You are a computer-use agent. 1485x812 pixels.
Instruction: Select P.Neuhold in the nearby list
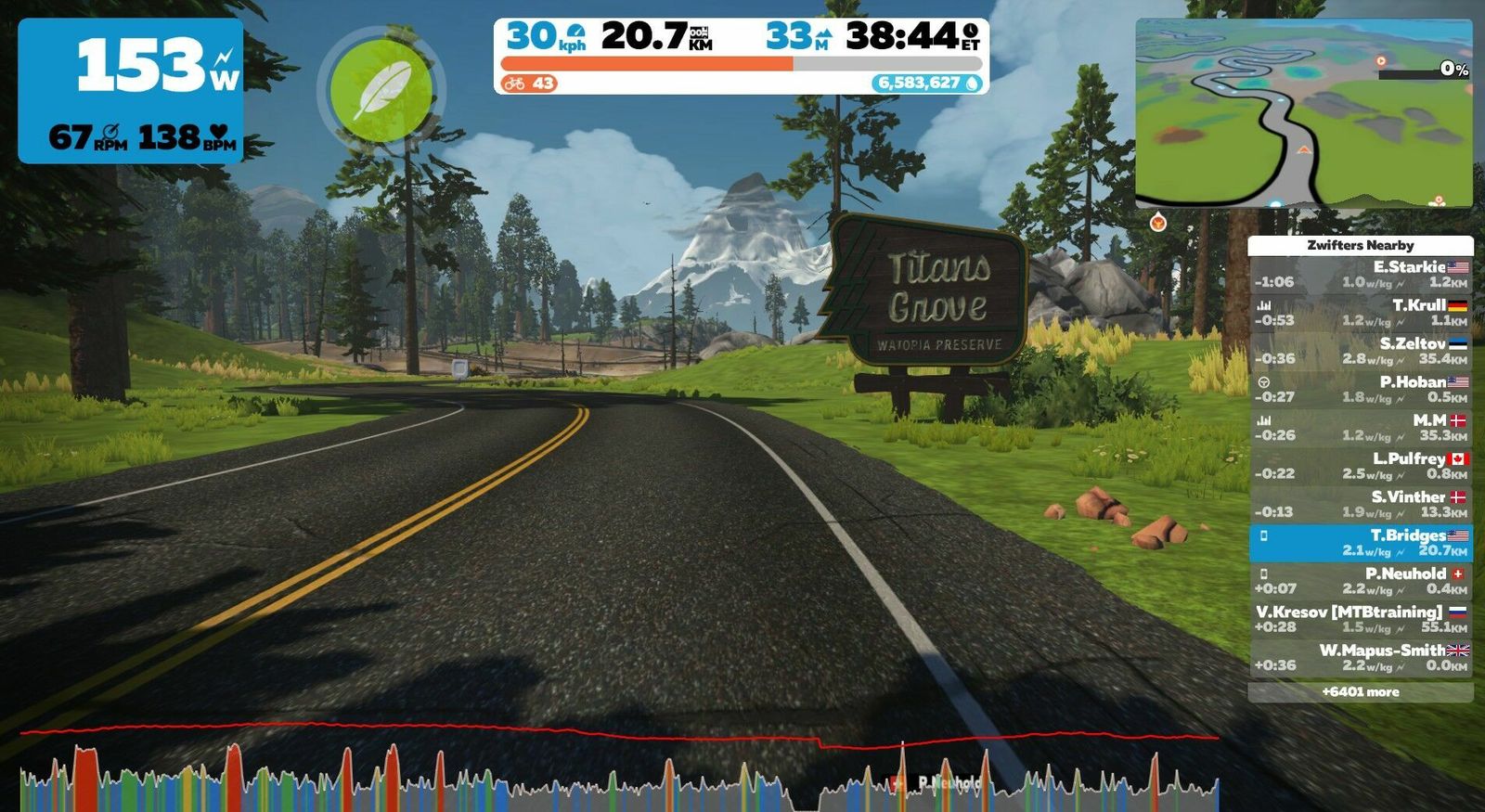1361,581
